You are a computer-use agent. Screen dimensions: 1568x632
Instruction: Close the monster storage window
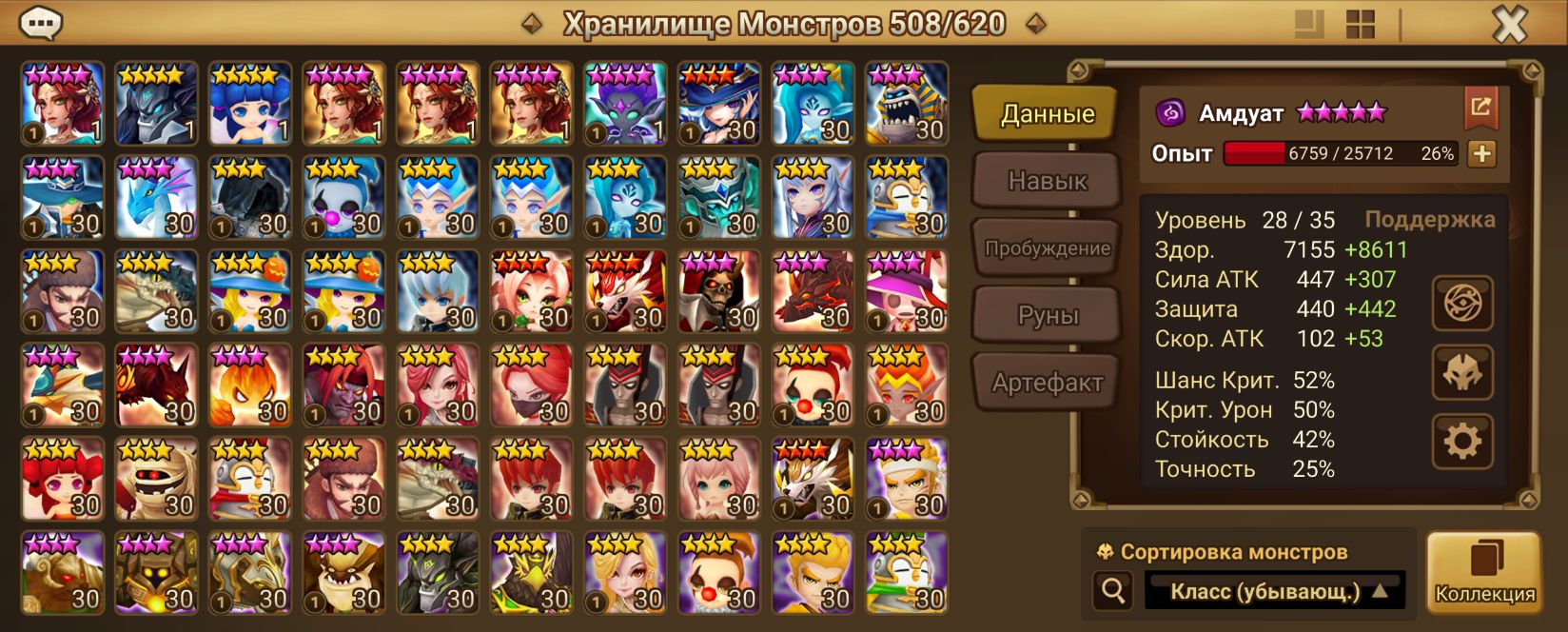1510,24
